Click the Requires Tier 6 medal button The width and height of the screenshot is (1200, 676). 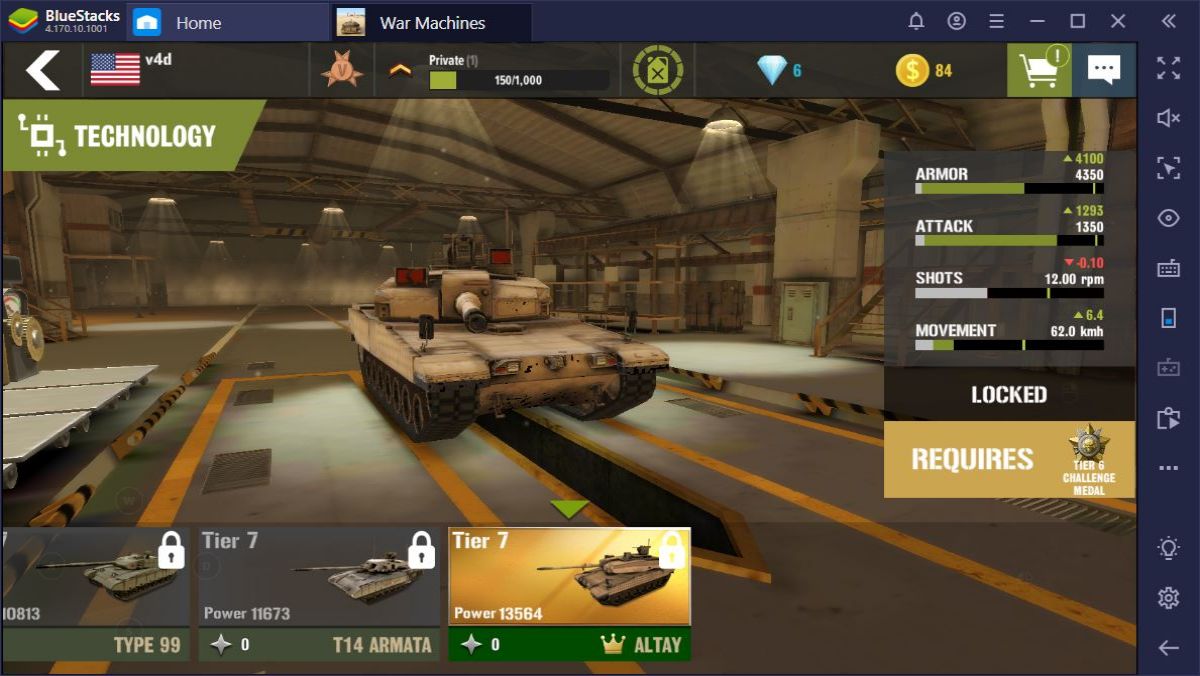1009,459
